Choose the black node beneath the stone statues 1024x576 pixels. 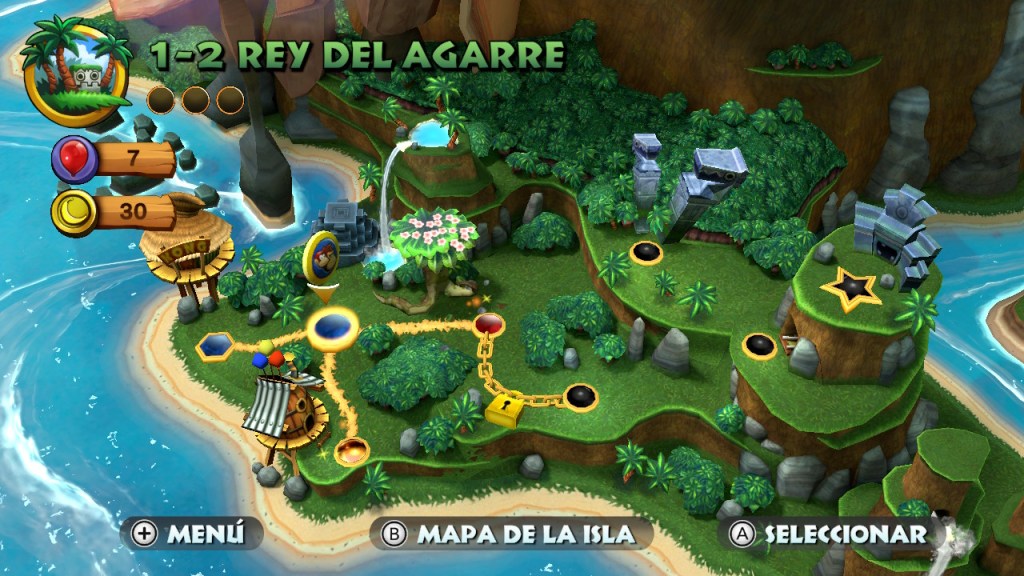pos(646,252)
